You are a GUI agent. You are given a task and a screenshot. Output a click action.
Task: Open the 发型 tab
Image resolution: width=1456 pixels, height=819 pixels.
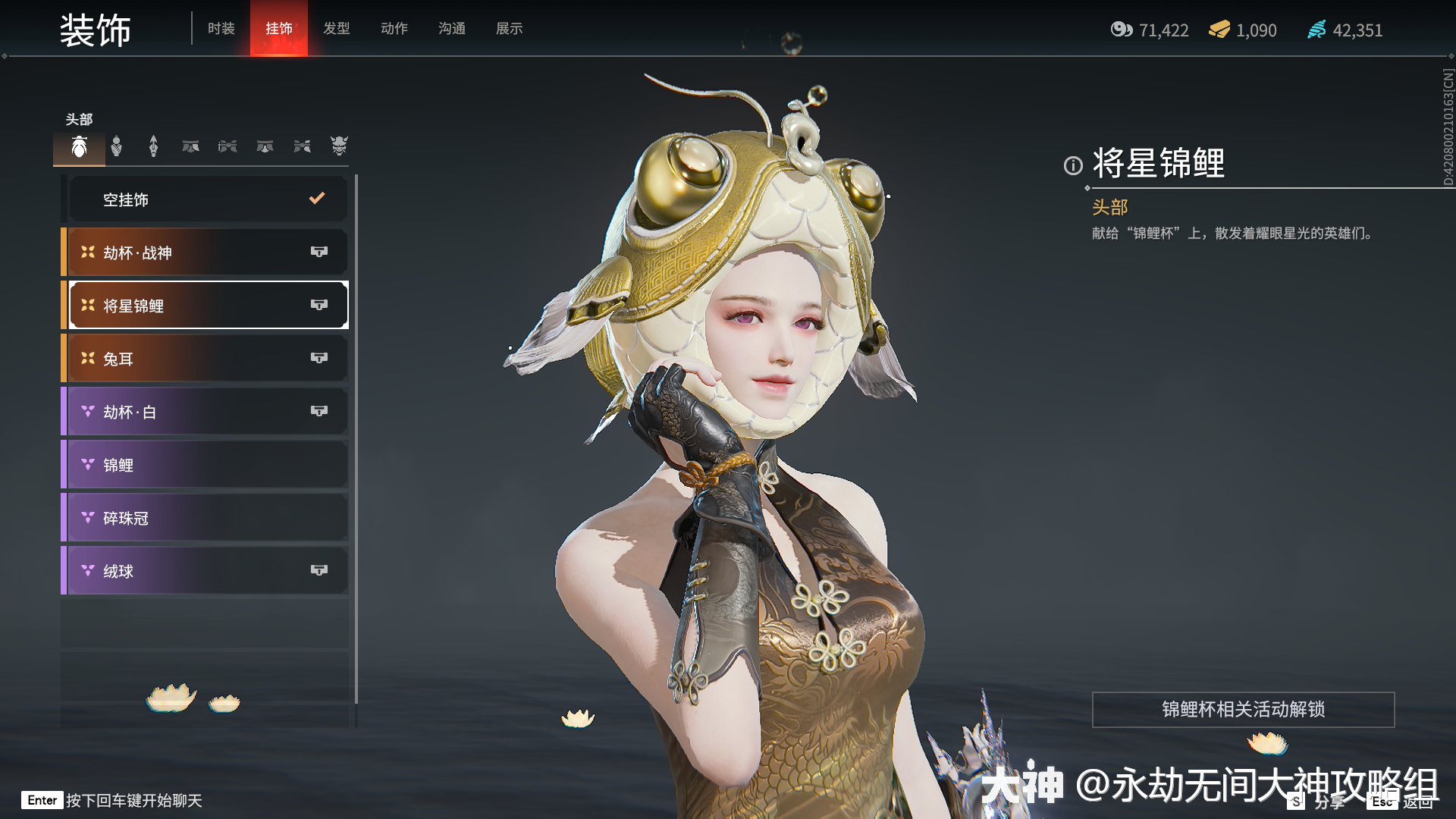pyautogui.click(x=336, y=29)
